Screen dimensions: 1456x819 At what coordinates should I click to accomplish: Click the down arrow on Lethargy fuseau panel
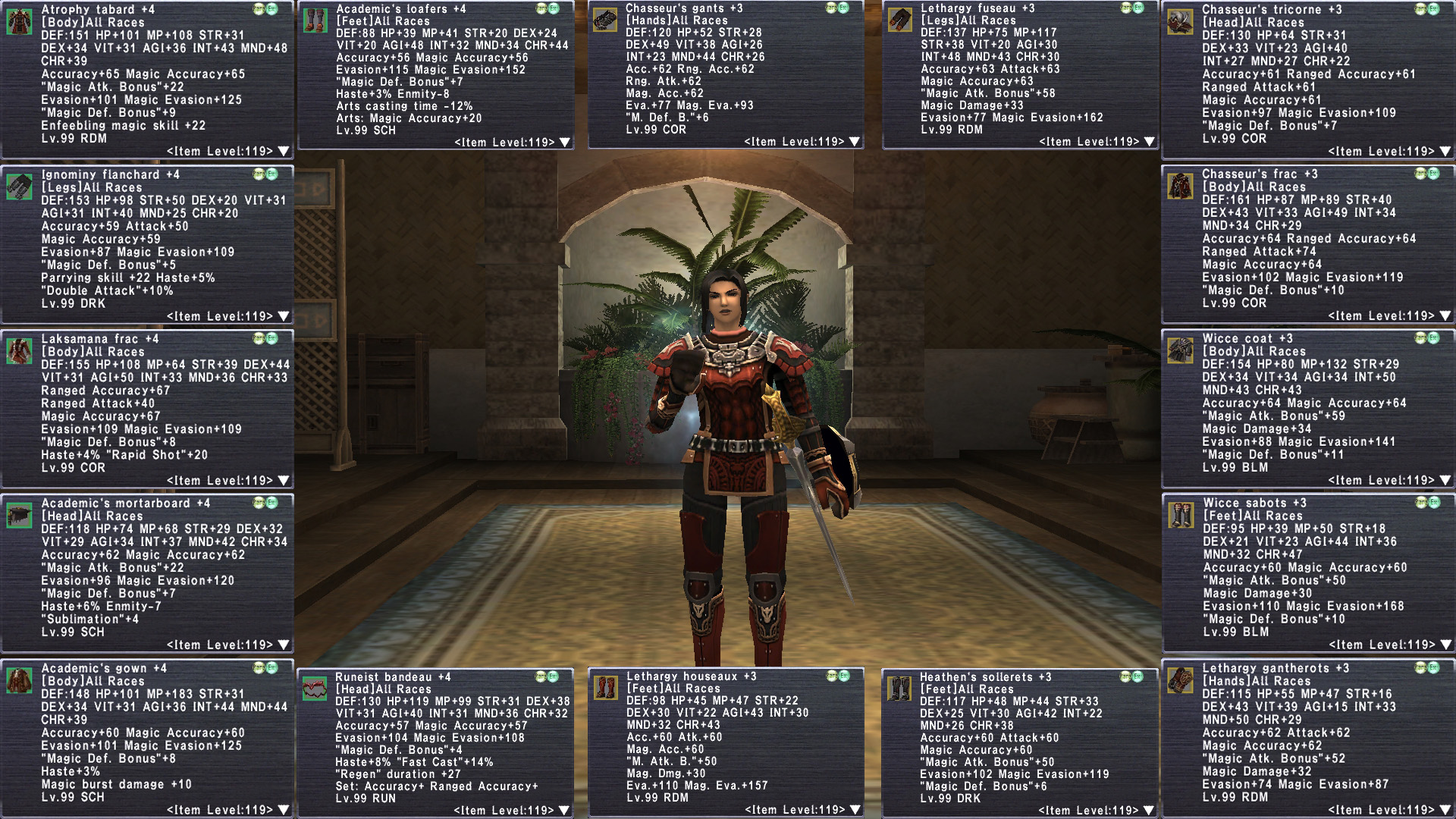point(1149,142)
